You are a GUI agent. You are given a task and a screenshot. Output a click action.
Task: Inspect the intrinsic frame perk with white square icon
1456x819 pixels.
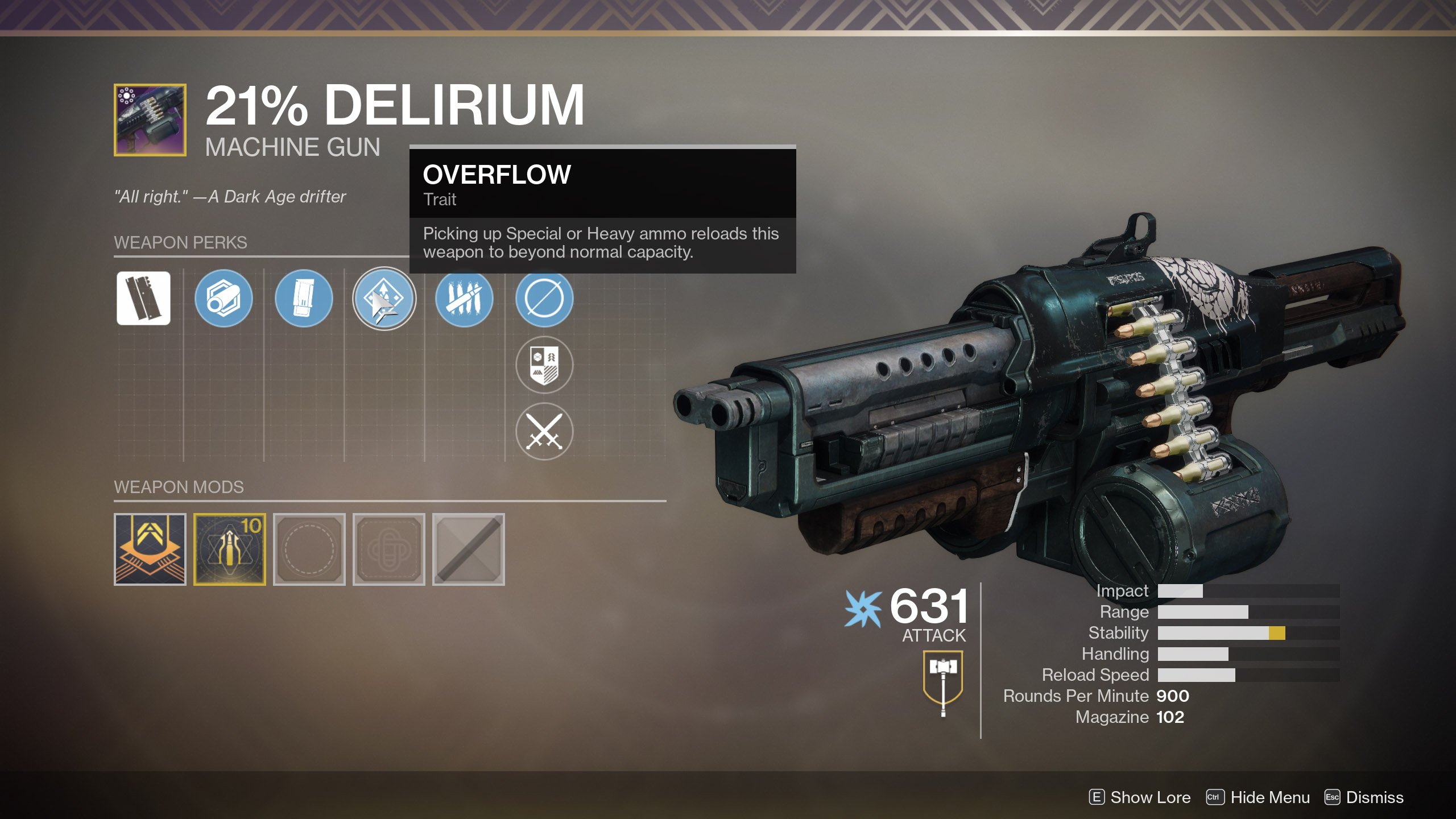(x=143, y=299)
